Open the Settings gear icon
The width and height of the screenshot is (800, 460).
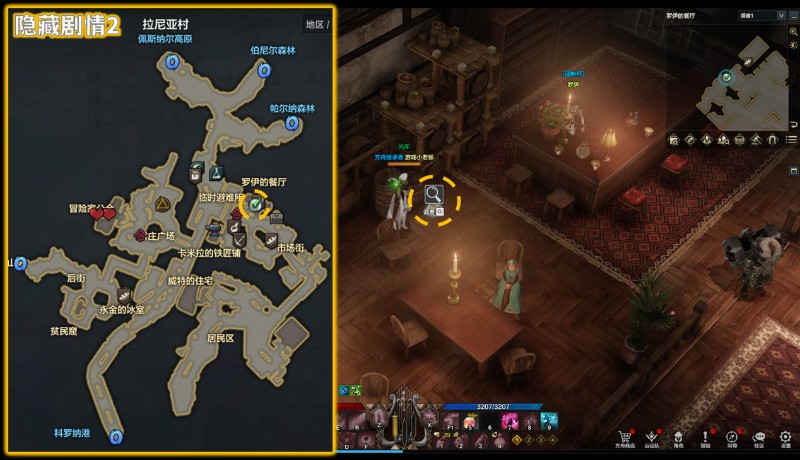point(786,437)
